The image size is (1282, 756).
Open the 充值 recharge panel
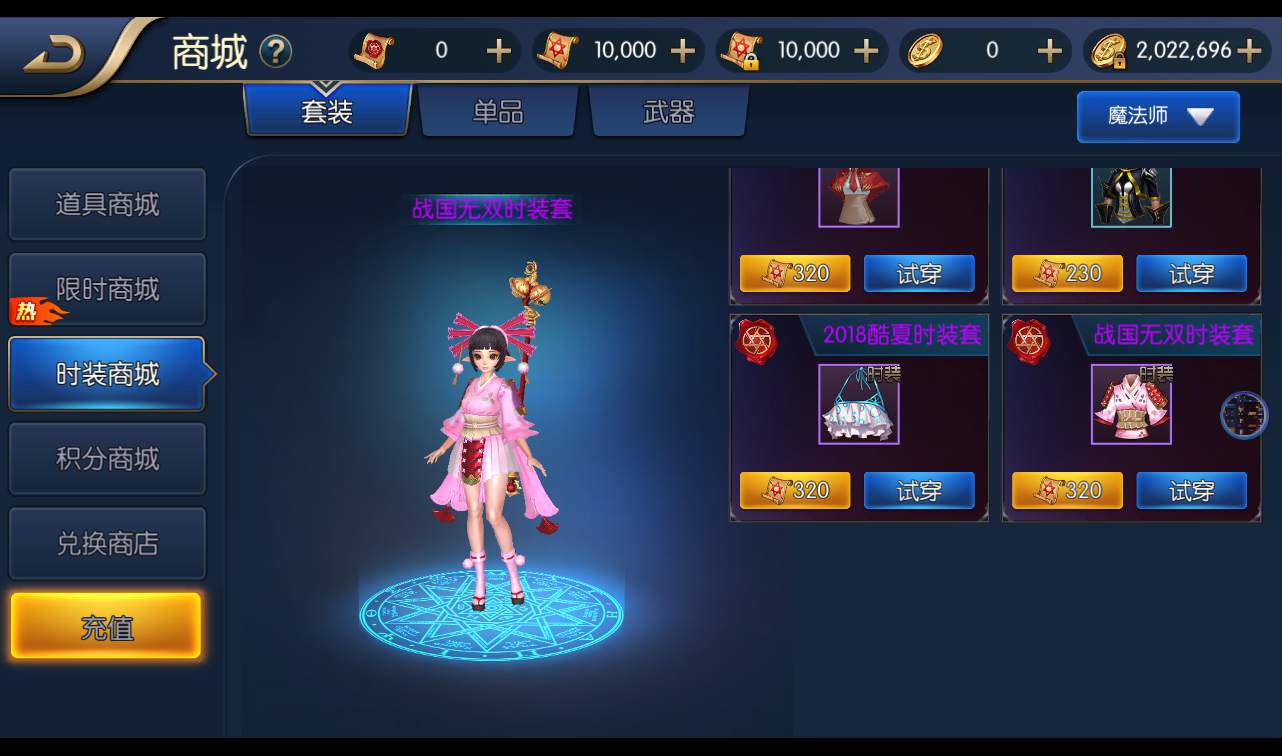coord(105,625)
